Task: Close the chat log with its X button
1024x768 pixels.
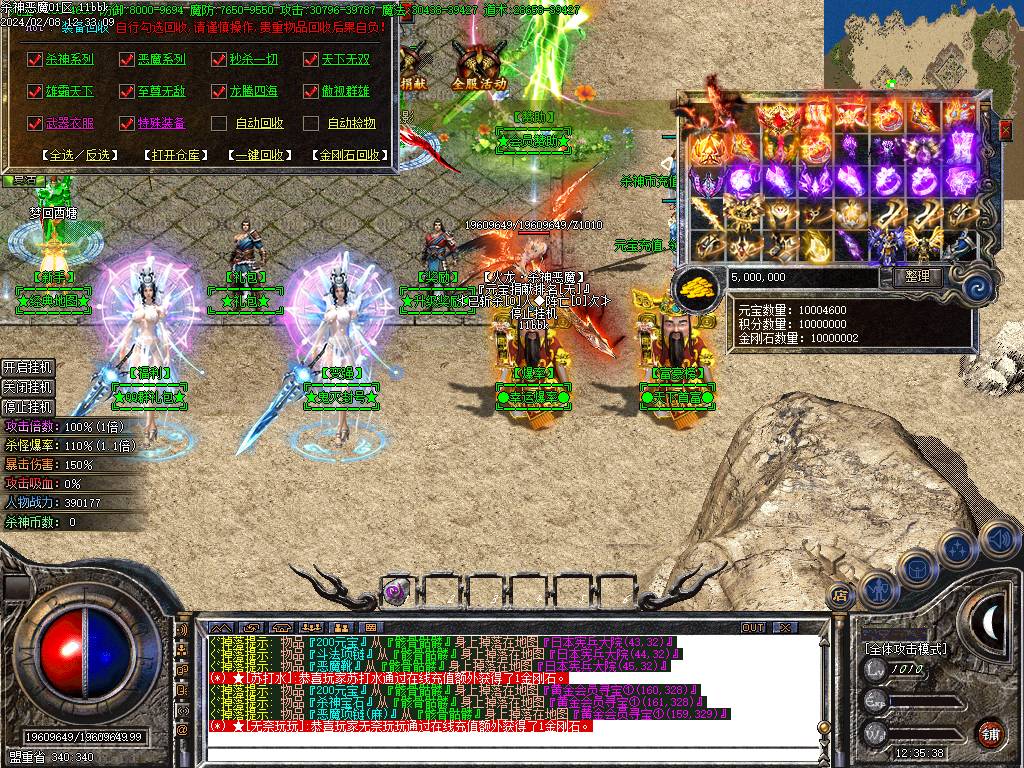Action: (x=785, y=627)
